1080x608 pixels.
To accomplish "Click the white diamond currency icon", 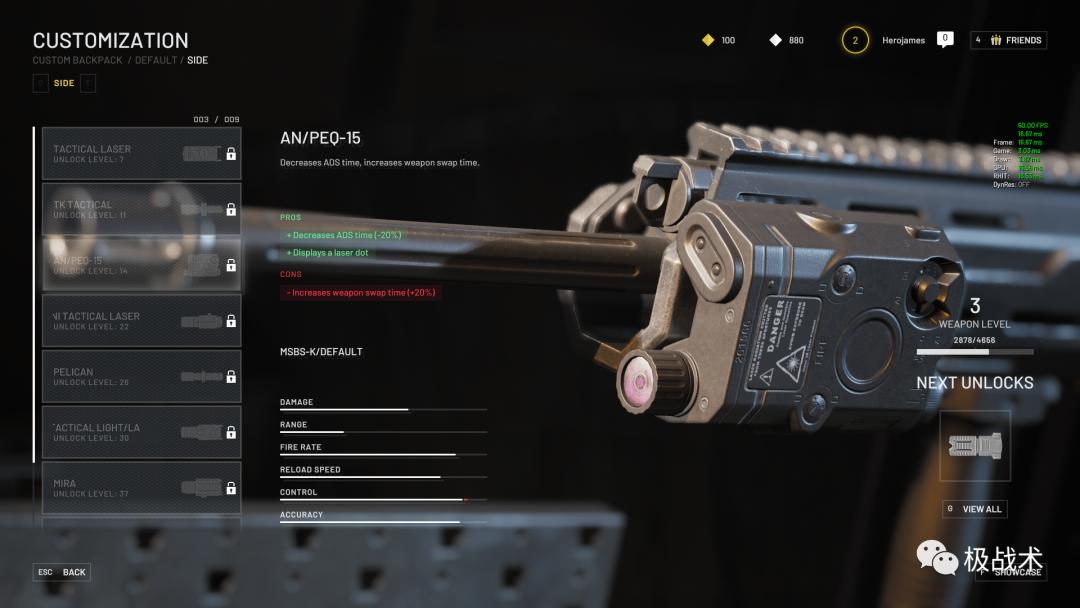I will pyautogui.click(x=775, y=40).
